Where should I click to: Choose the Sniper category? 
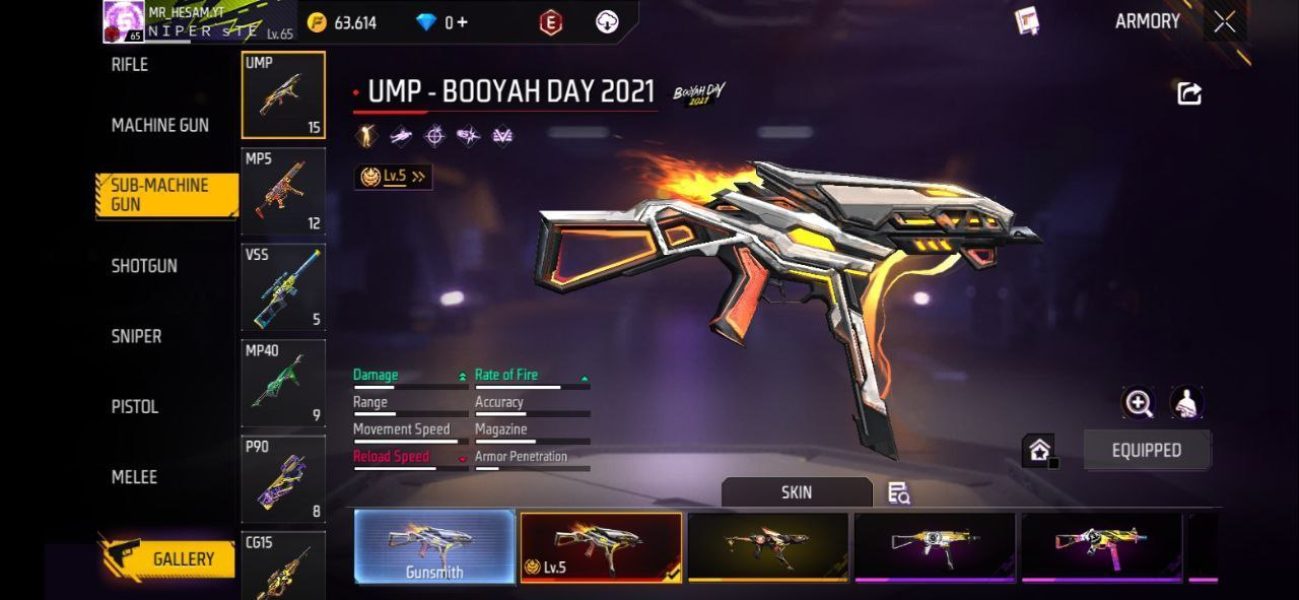point(136,337)
